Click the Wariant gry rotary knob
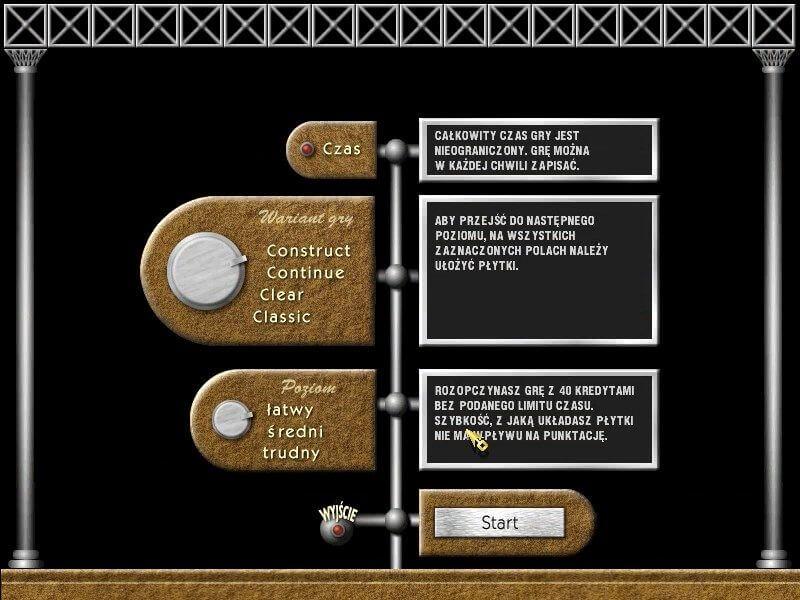This screenshot has height=600, width=800. [x=205, y=269]
